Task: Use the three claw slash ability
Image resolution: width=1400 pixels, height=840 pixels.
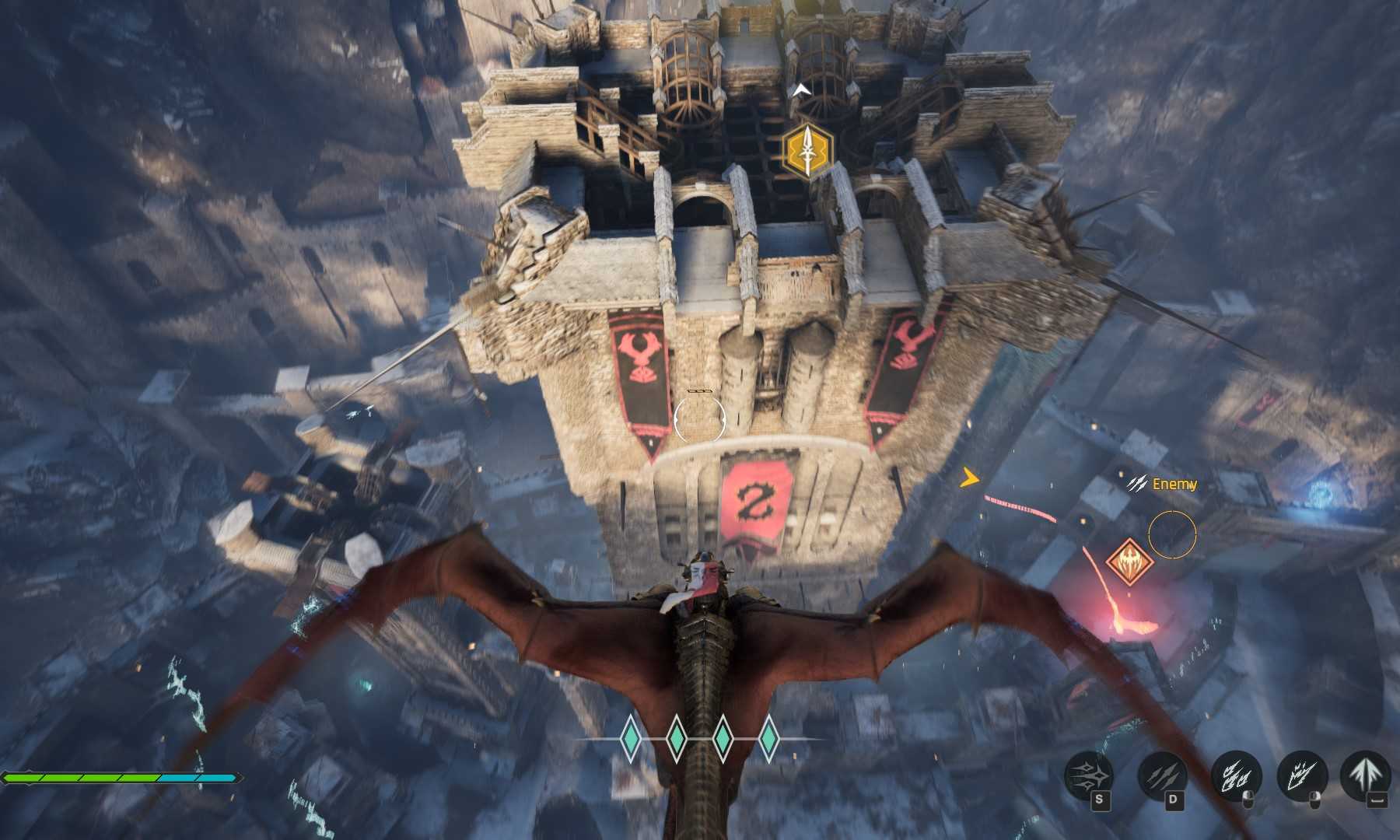Action: (x=1162, y=775)
